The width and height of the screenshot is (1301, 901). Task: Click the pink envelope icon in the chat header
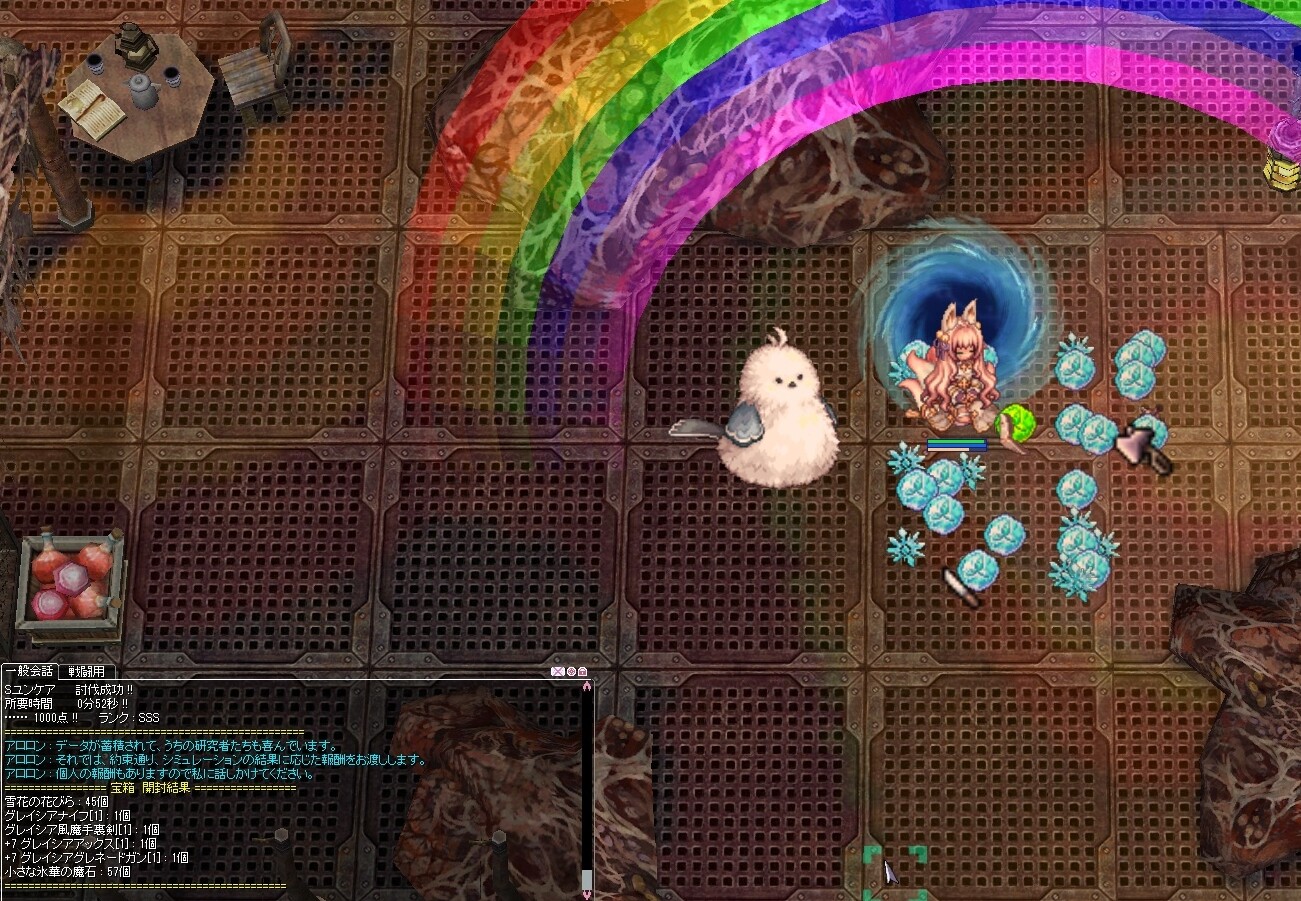tap(558, 672)
